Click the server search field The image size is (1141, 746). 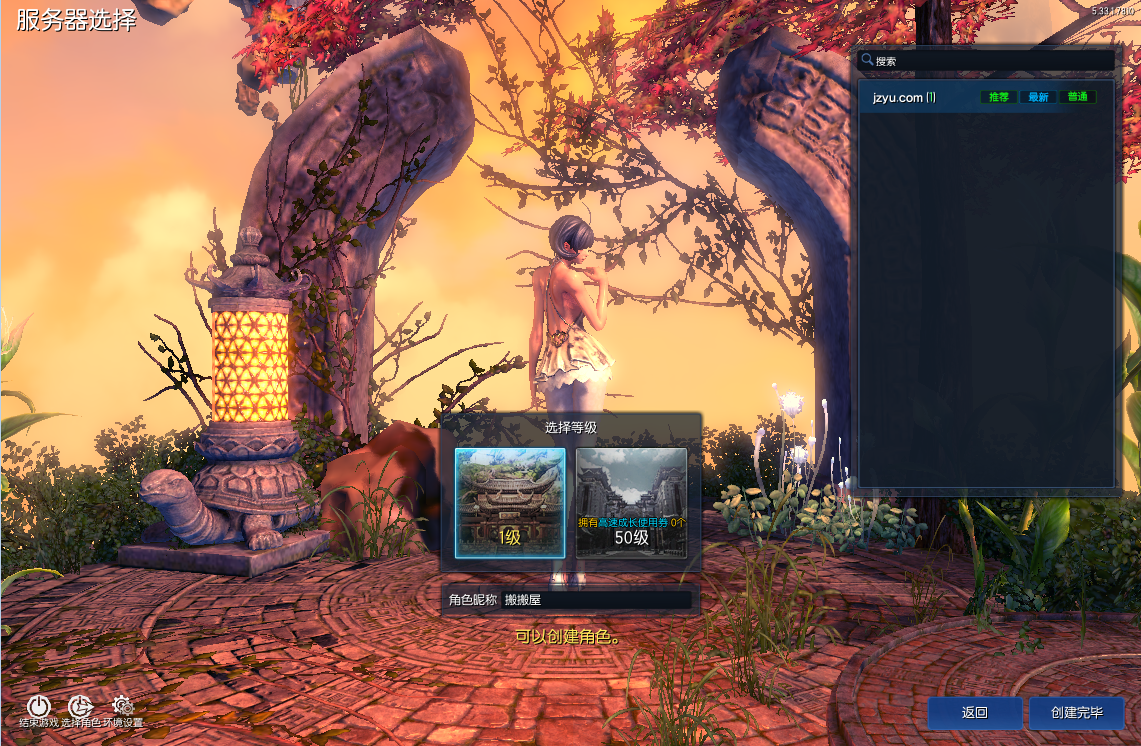990,61
